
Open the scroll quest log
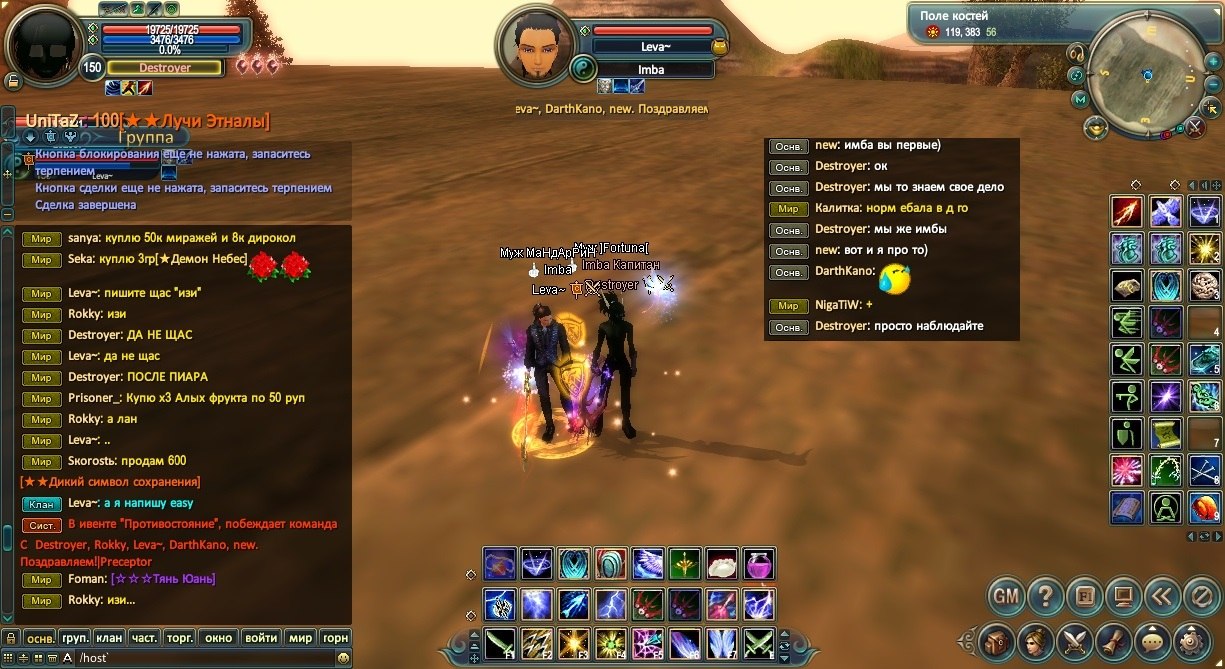(x=1113, y=639)
